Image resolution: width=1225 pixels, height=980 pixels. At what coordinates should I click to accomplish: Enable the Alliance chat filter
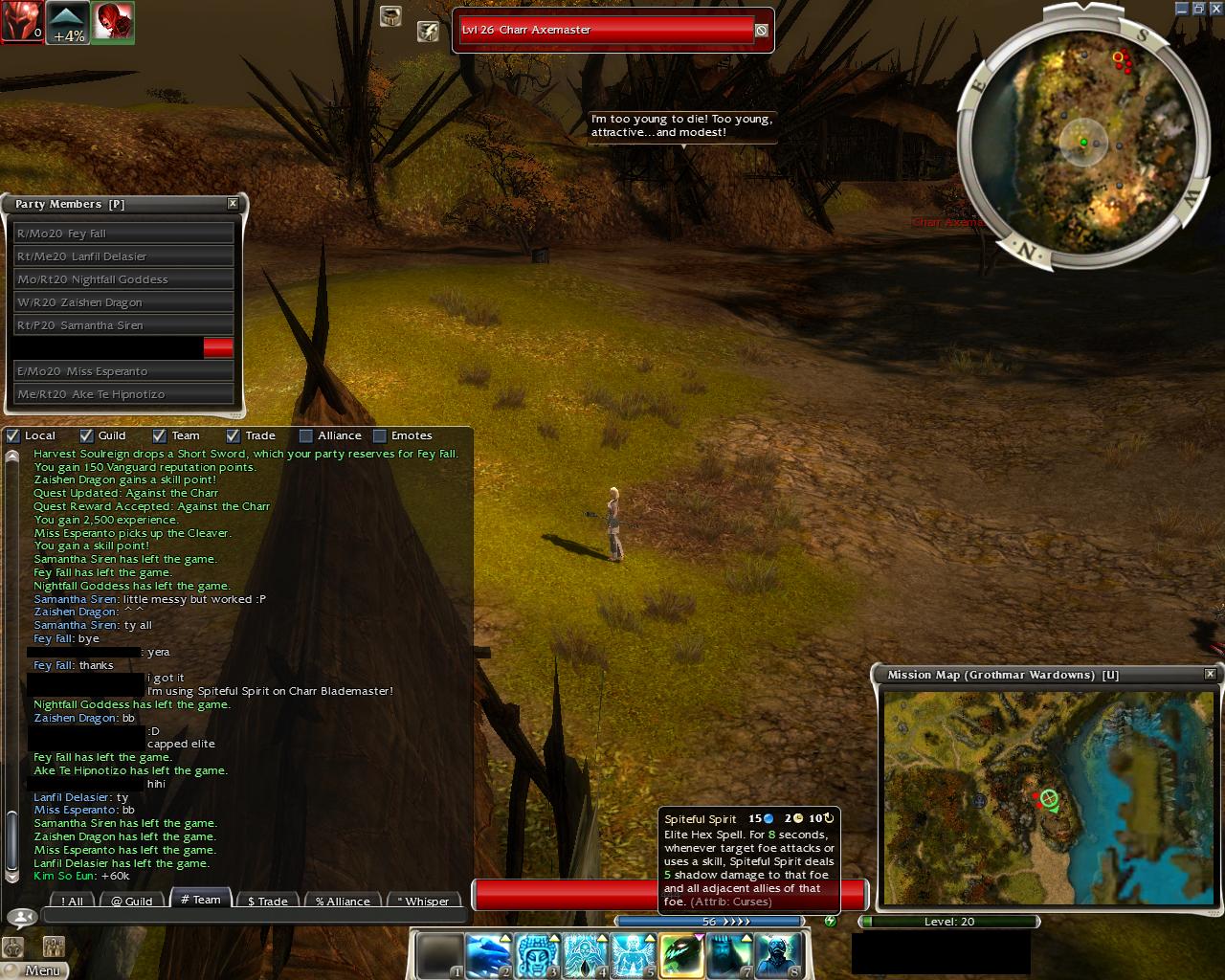coord(306,435)
